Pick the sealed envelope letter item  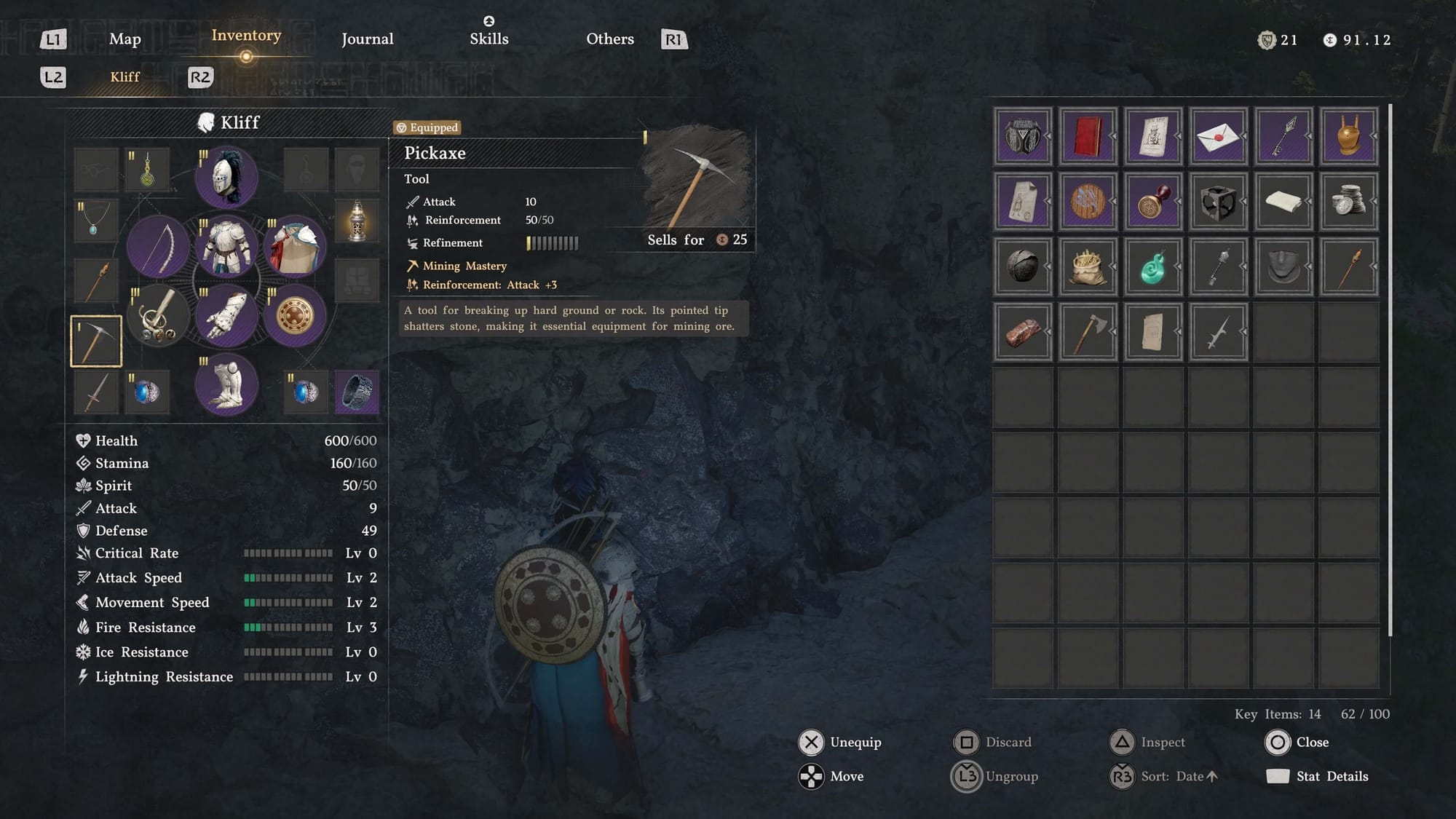1218,136
